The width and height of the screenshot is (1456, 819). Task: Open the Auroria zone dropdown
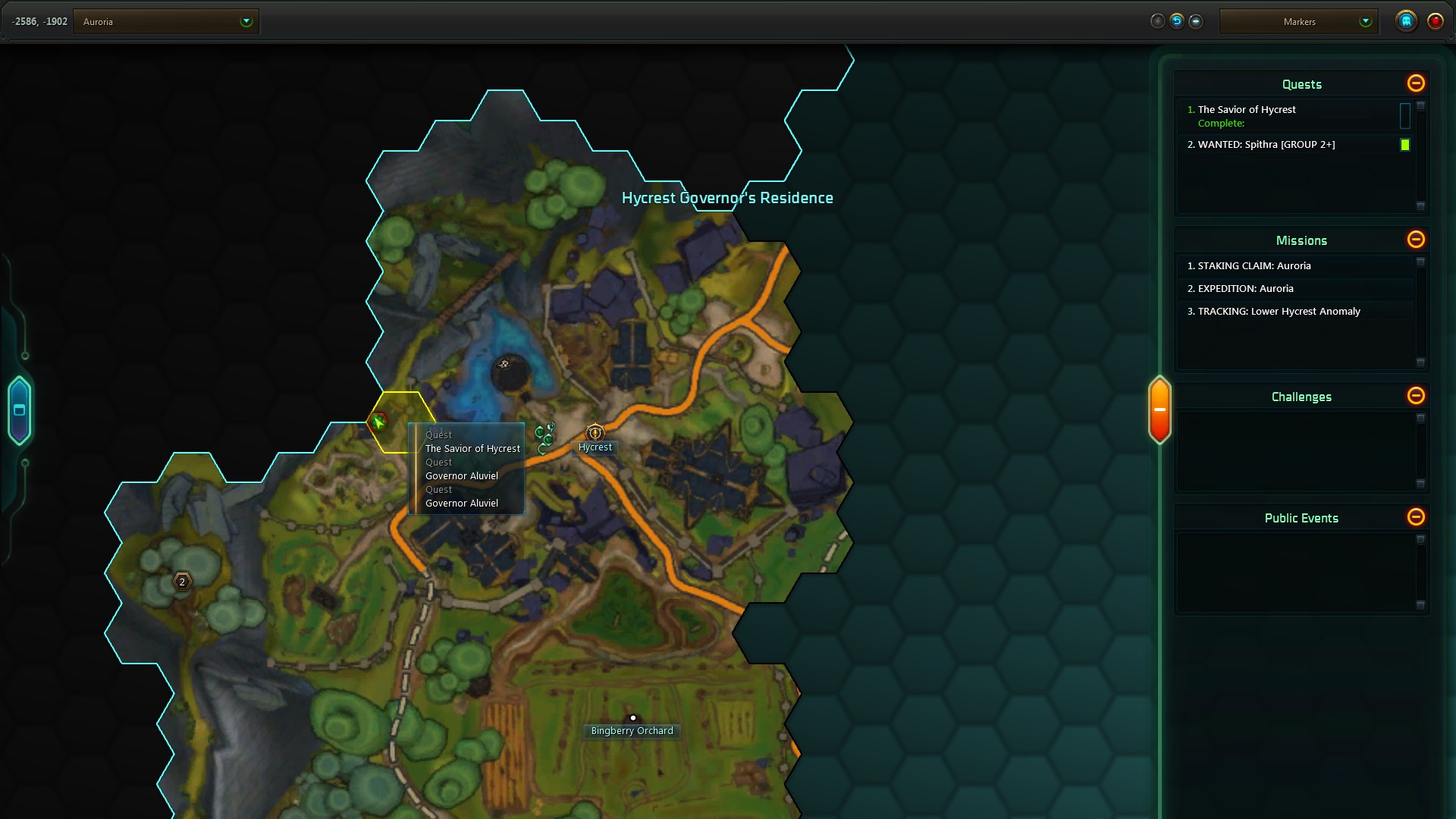click(246, 22)
